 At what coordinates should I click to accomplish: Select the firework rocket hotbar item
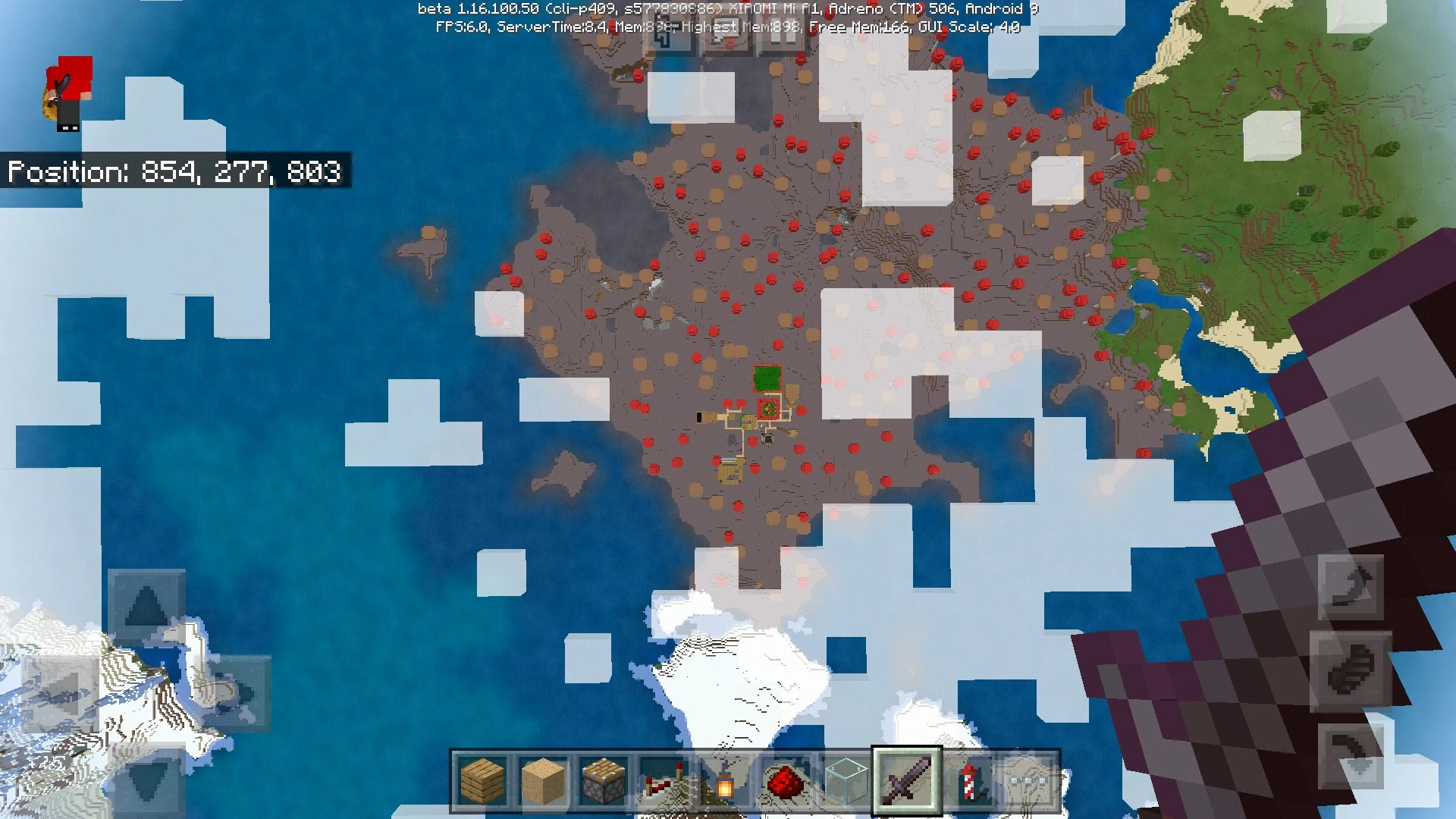[x=968, y=781]
